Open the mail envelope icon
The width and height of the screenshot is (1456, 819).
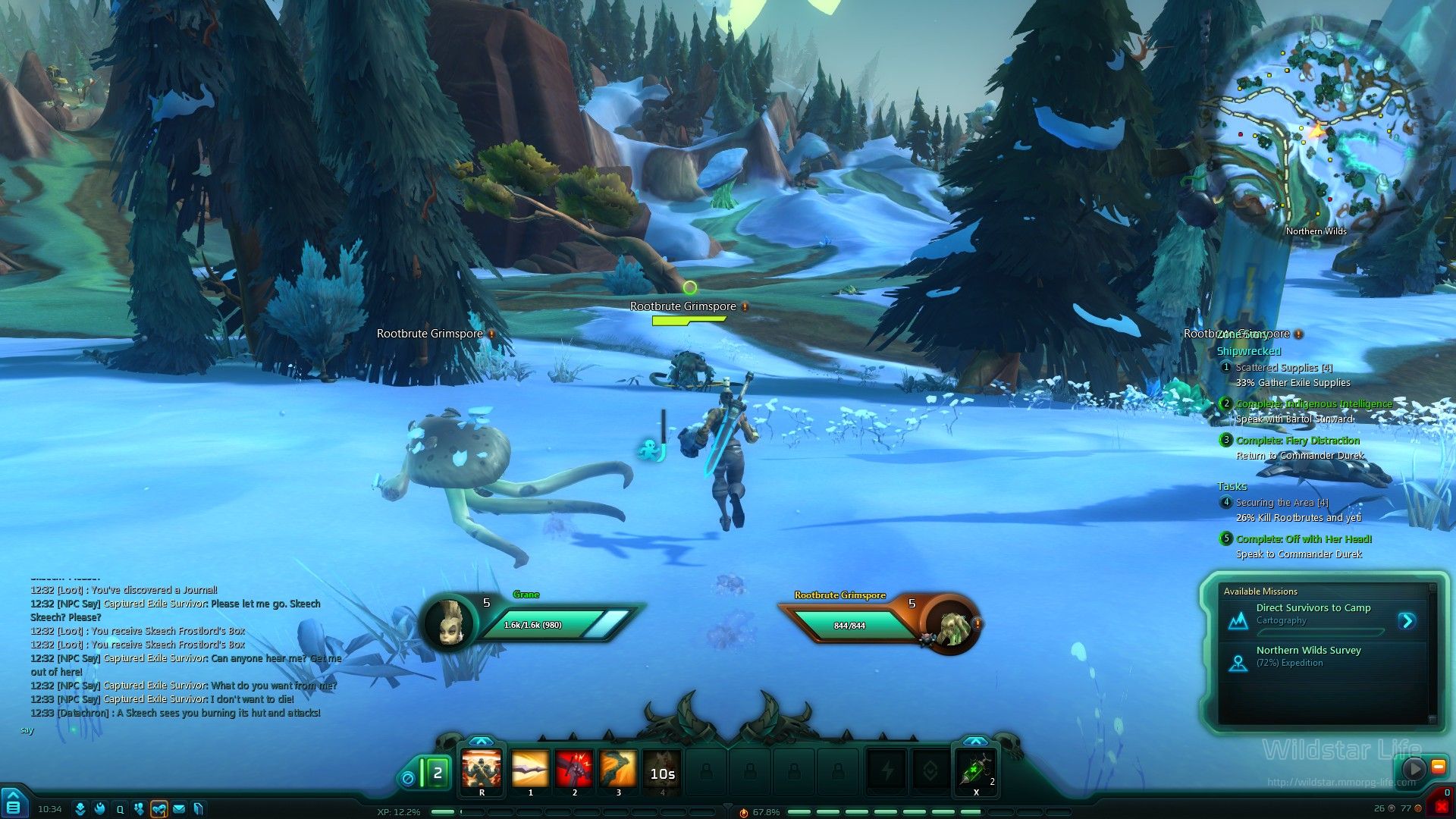(x=179, y=809)
